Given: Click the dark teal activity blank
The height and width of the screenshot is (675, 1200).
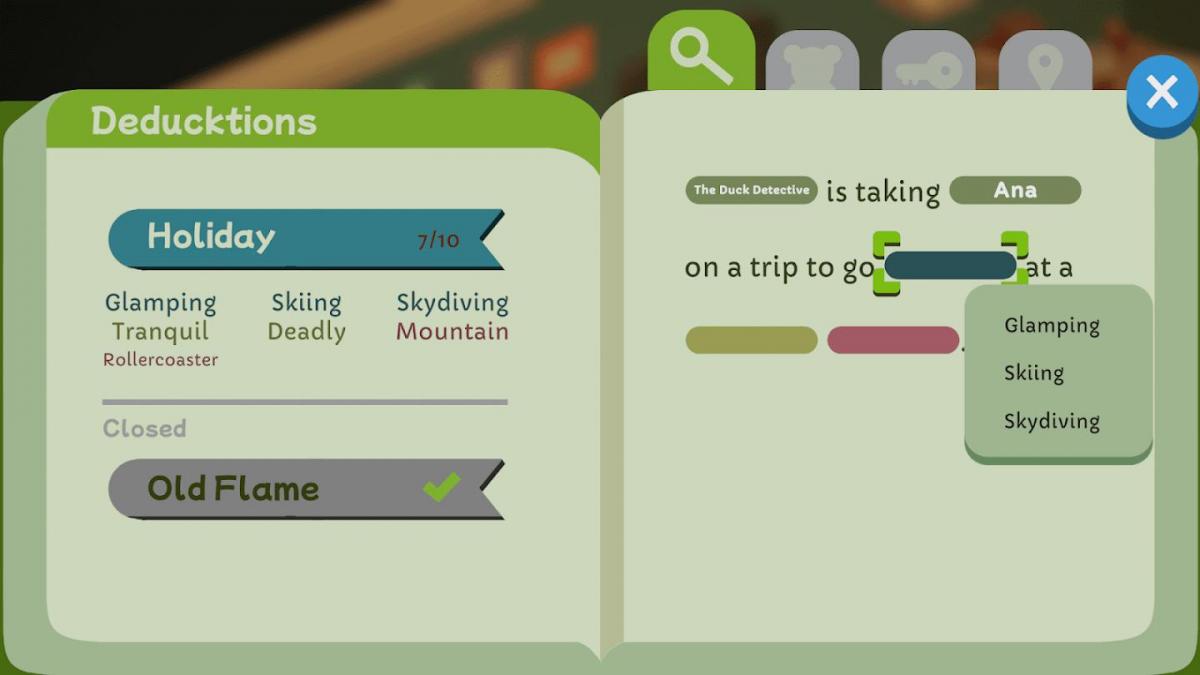Looking at the screenshot, I should [x=950, y=265].
